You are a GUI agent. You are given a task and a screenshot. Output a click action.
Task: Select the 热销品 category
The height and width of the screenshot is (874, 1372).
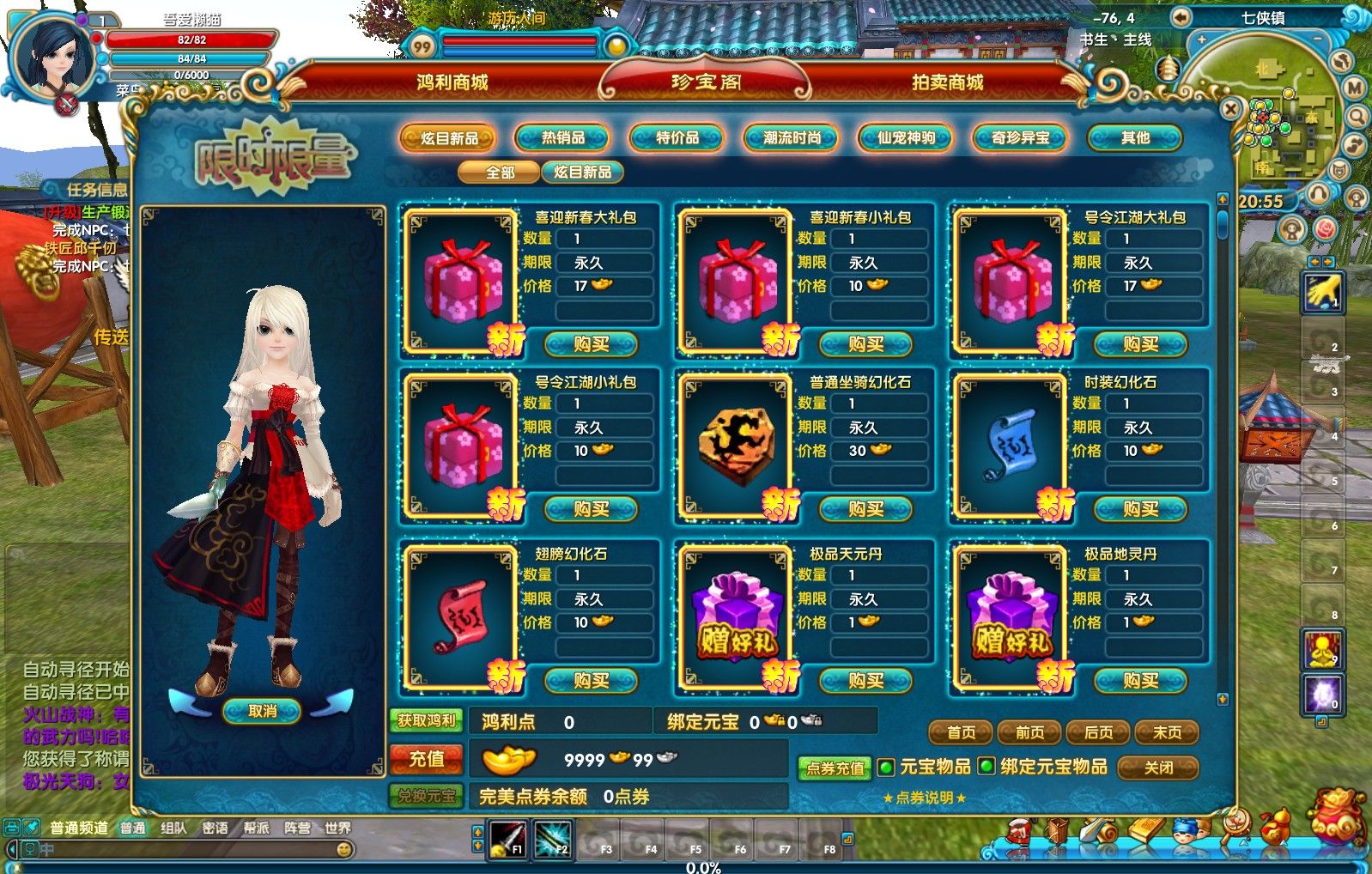click(x=562, y=137)
